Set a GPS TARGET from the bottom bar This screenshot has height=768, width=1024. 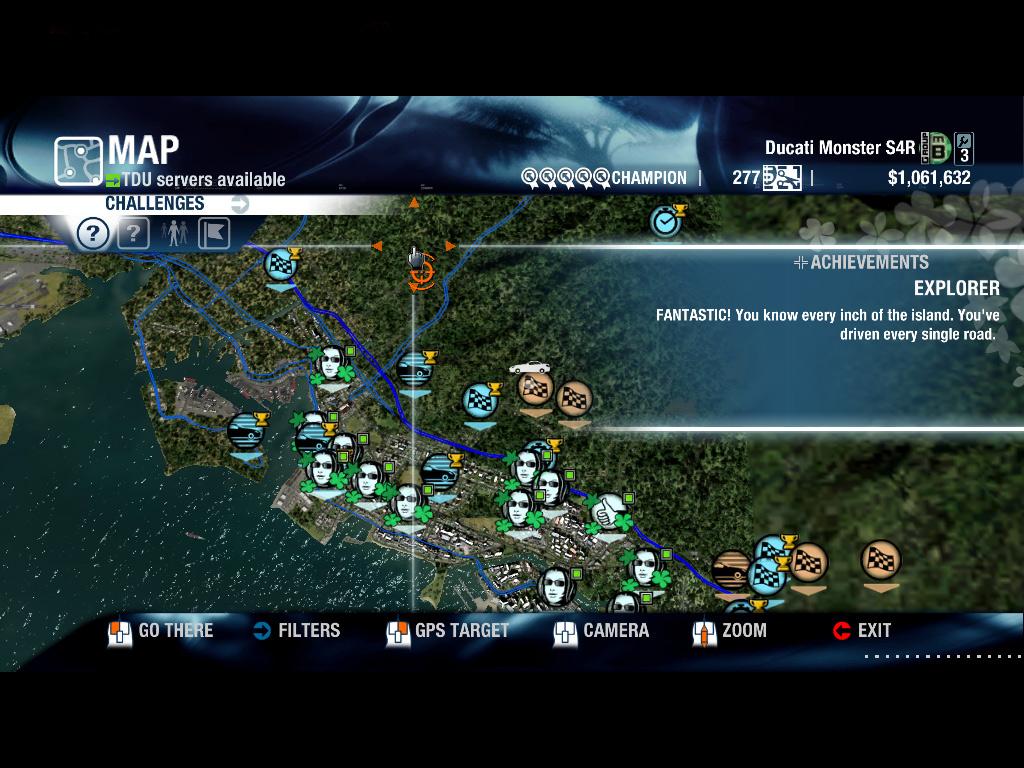pyautogui.click(x=448, y=631)
